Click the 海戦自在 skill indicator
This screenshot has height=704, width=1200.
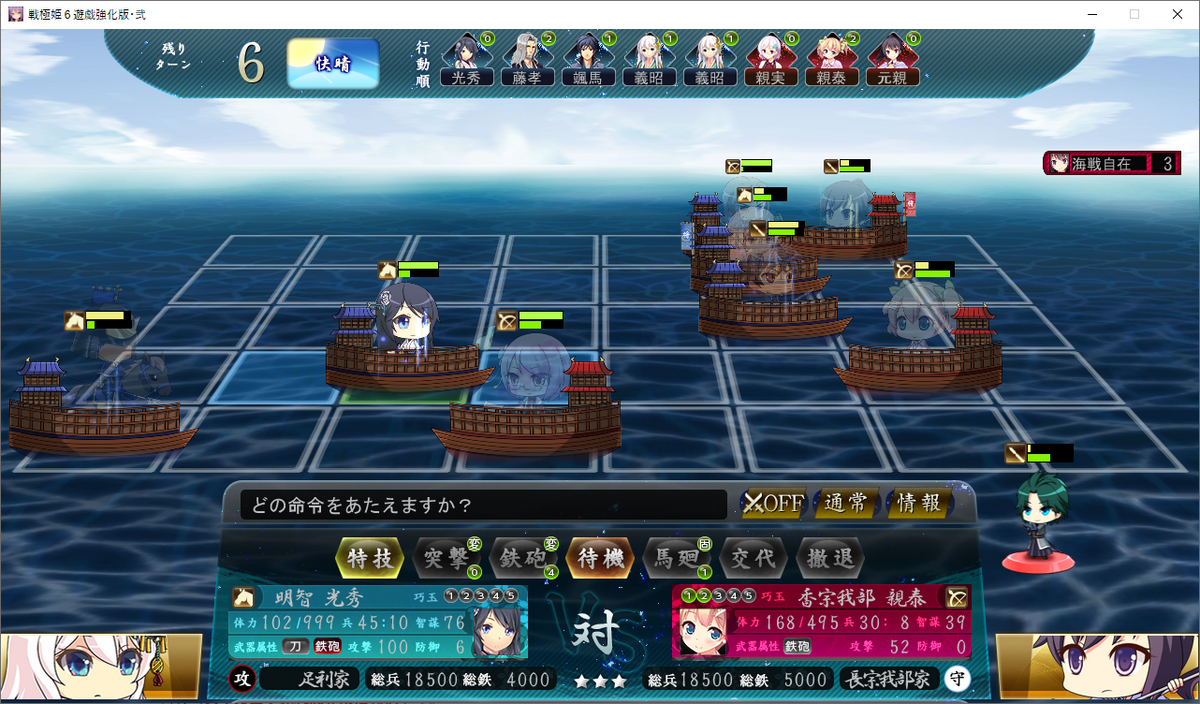pos(1112,163)
